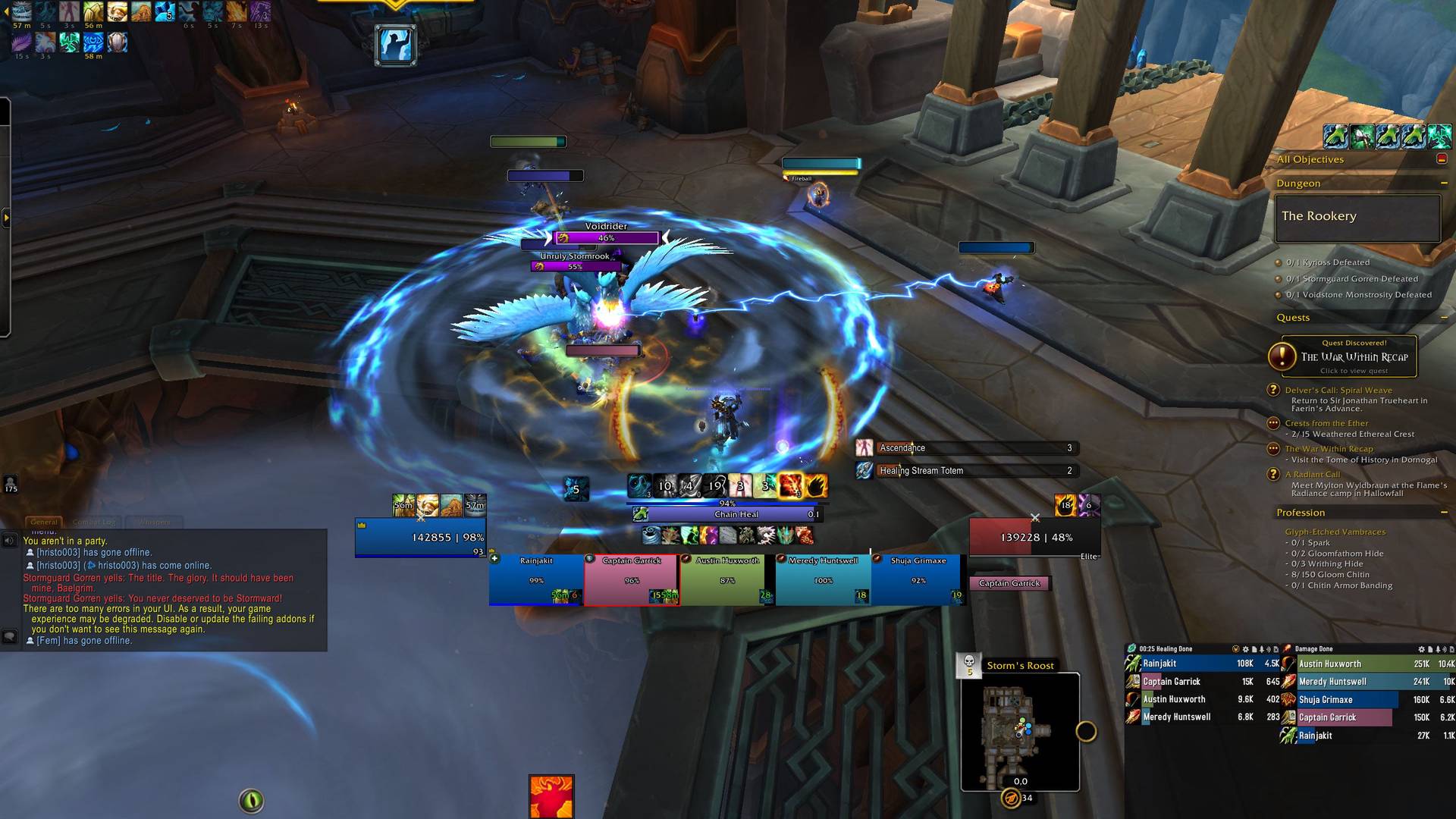
Task: Choose Shuja Grimaxe's party frame
Action: pos(918,580)
